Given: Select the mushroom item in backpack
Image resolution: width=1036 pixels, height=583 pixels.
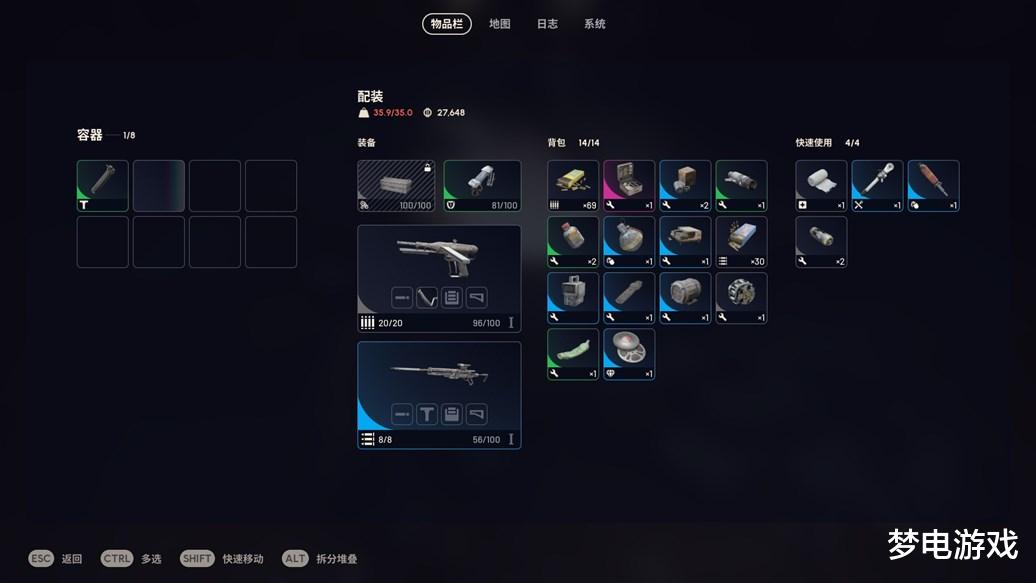Looking at the screenshot, I should [x=629, y=354].
